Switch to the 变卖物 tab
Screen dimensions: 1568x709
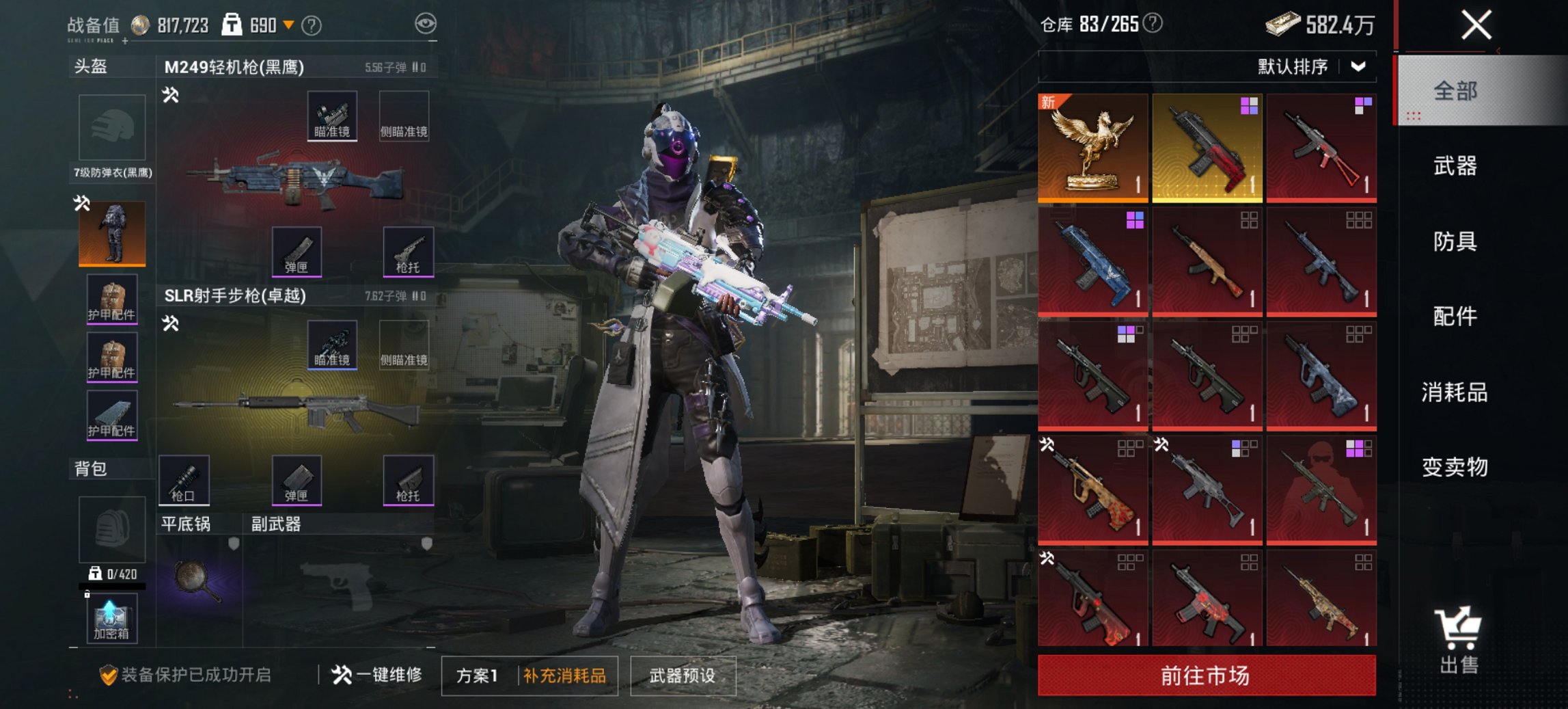pyautogui.click(x=1455, y=468)
